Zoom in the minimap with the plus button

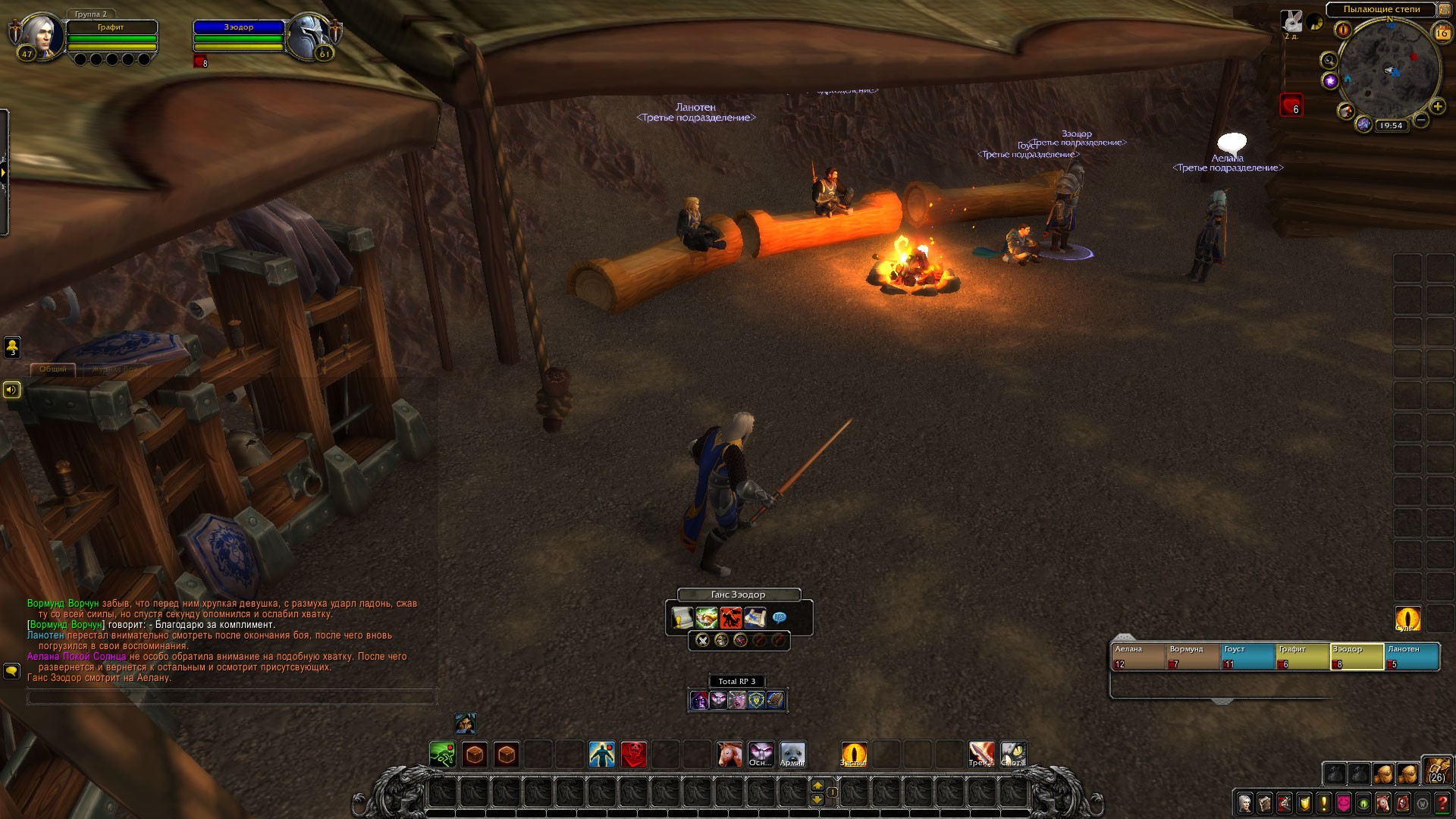(1437, 107)
